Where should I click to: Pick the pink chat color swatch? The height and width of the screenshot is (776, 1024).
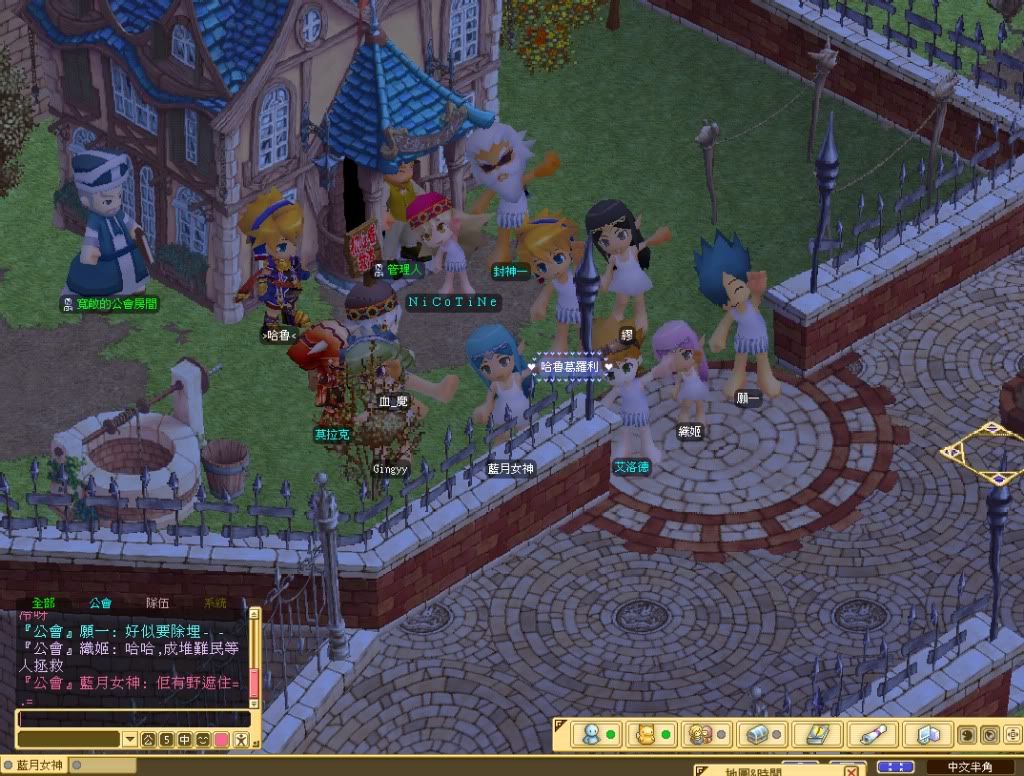[221, 740]
